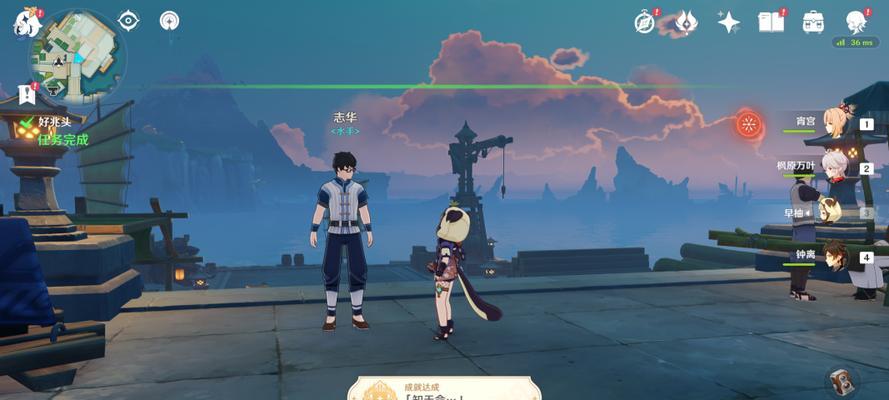Open the Paimon menu

point(24,22)
